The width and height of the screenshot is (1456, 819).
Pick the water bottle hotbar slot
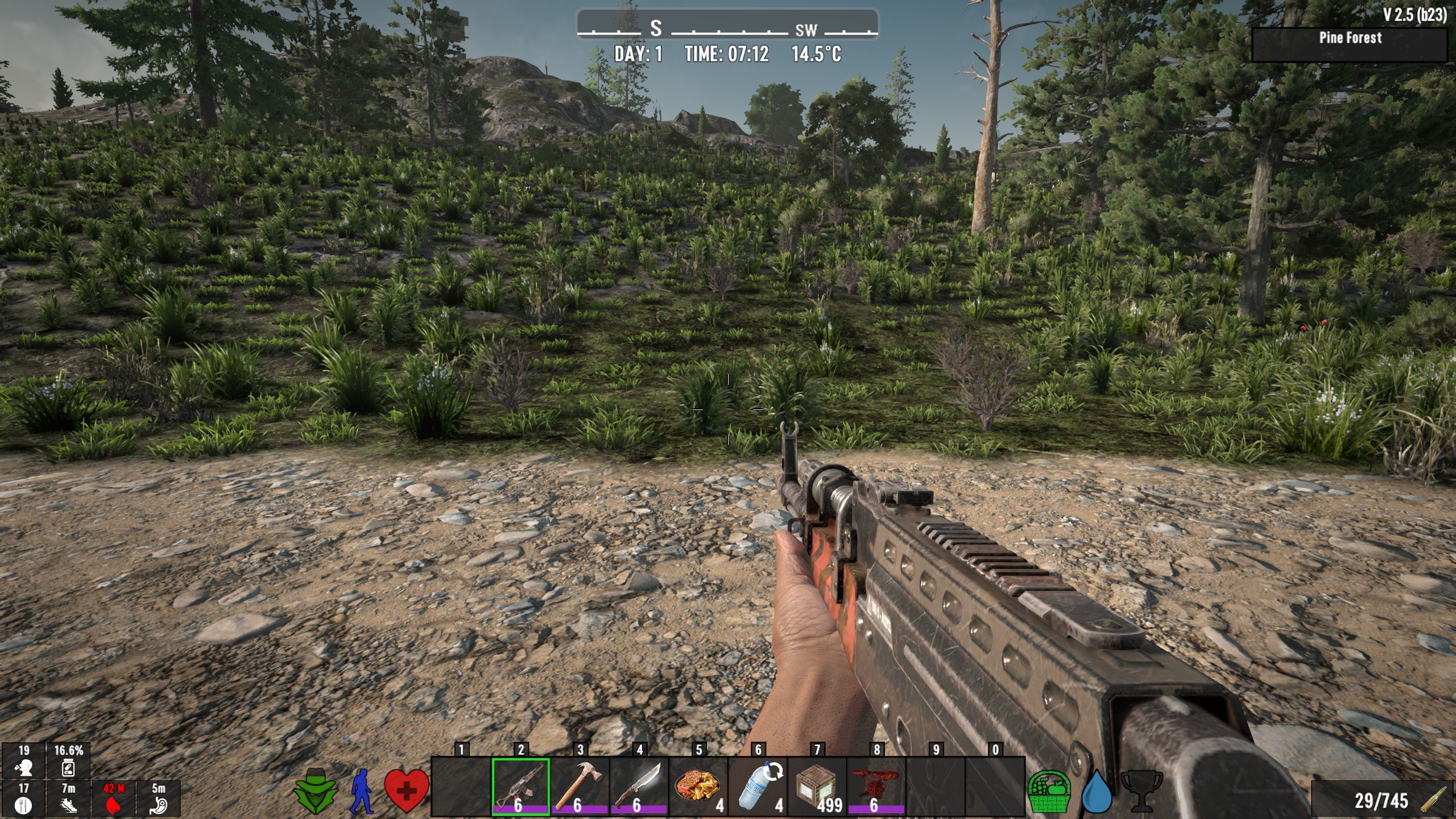coord(758,787)
